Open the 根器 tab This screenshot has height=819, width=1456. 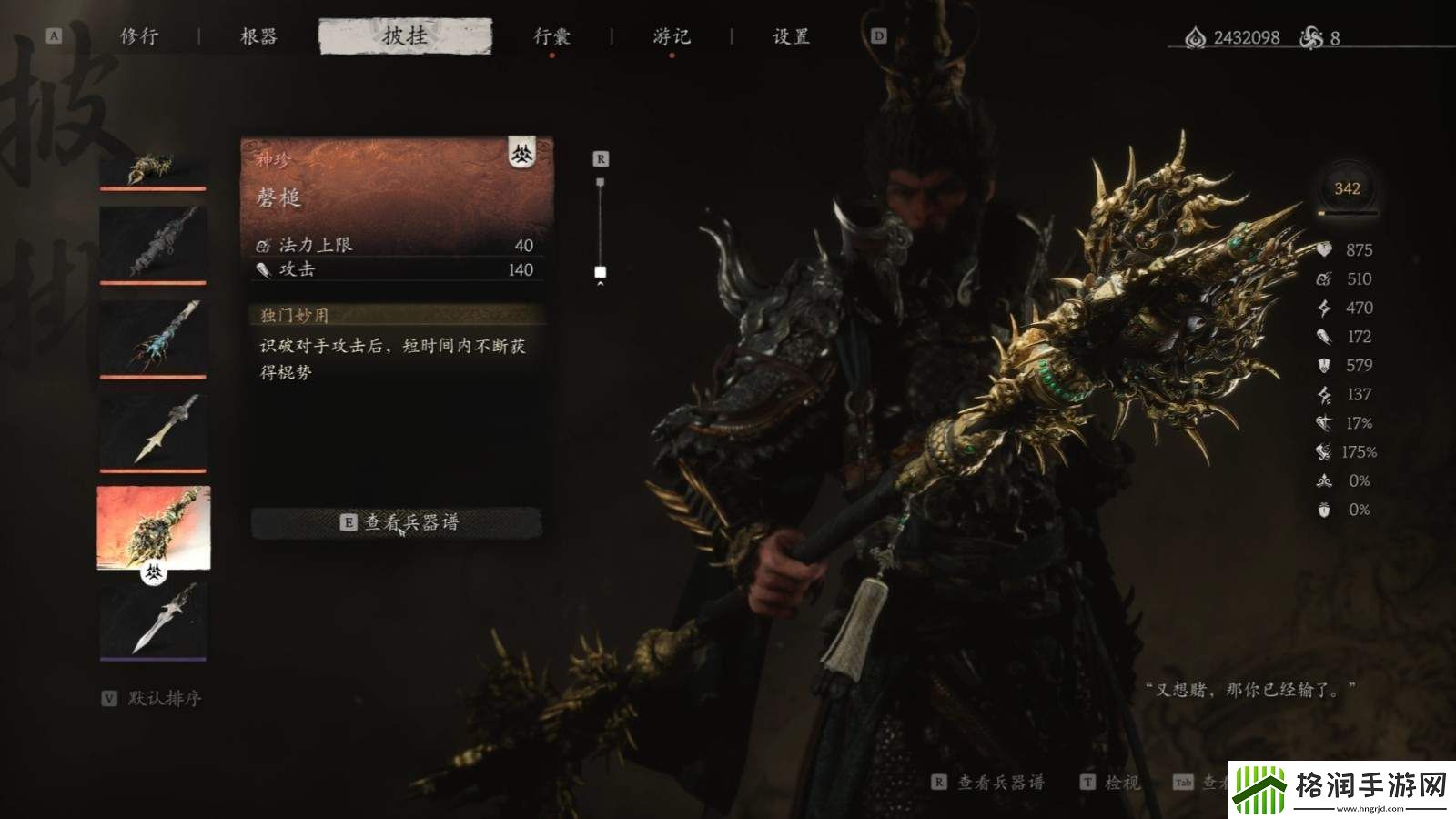click(258, 36)
